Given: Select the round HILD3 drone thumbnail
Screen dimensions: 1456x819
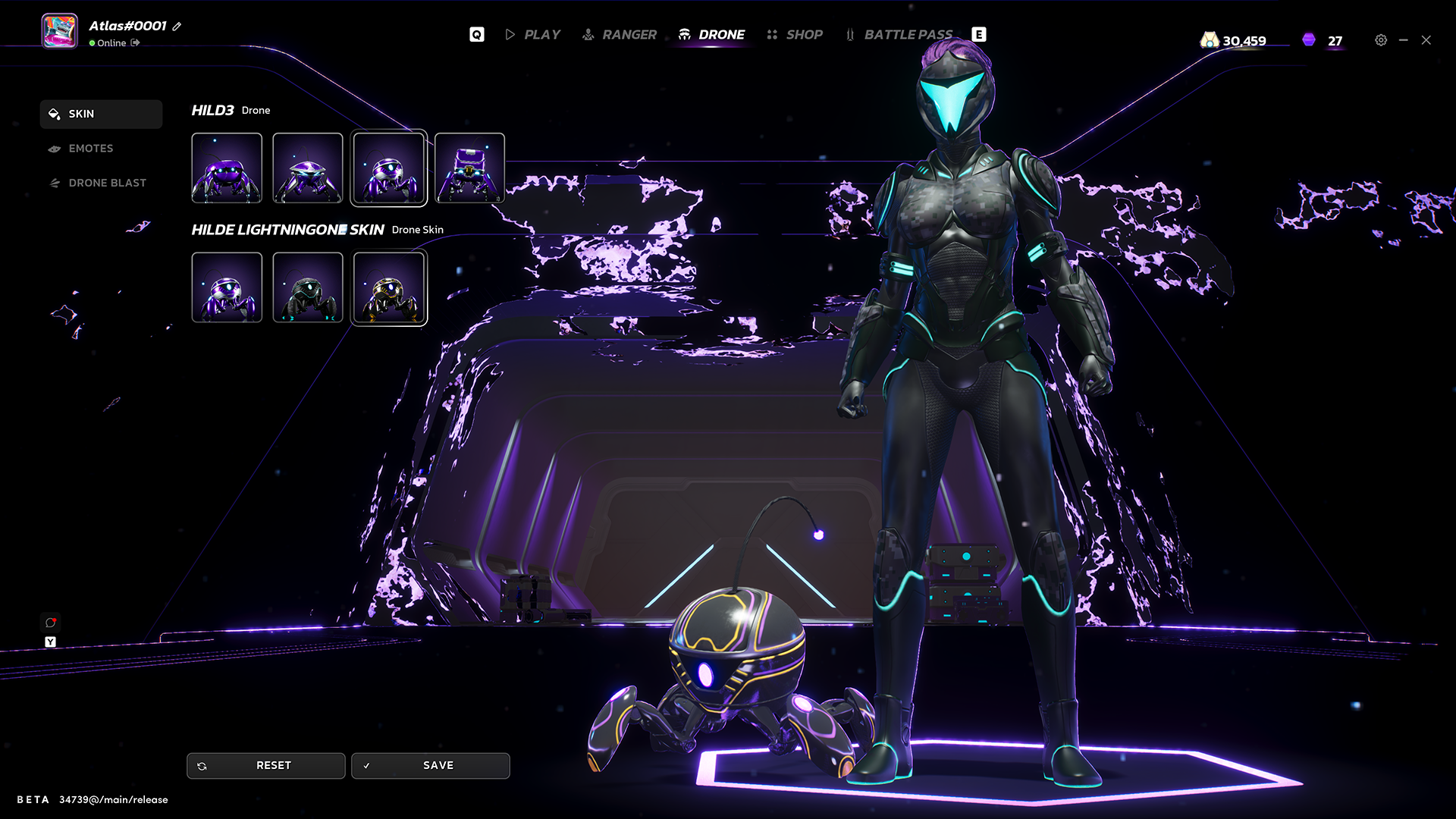Looking at the screenshot, I should (x=389, y=168).
